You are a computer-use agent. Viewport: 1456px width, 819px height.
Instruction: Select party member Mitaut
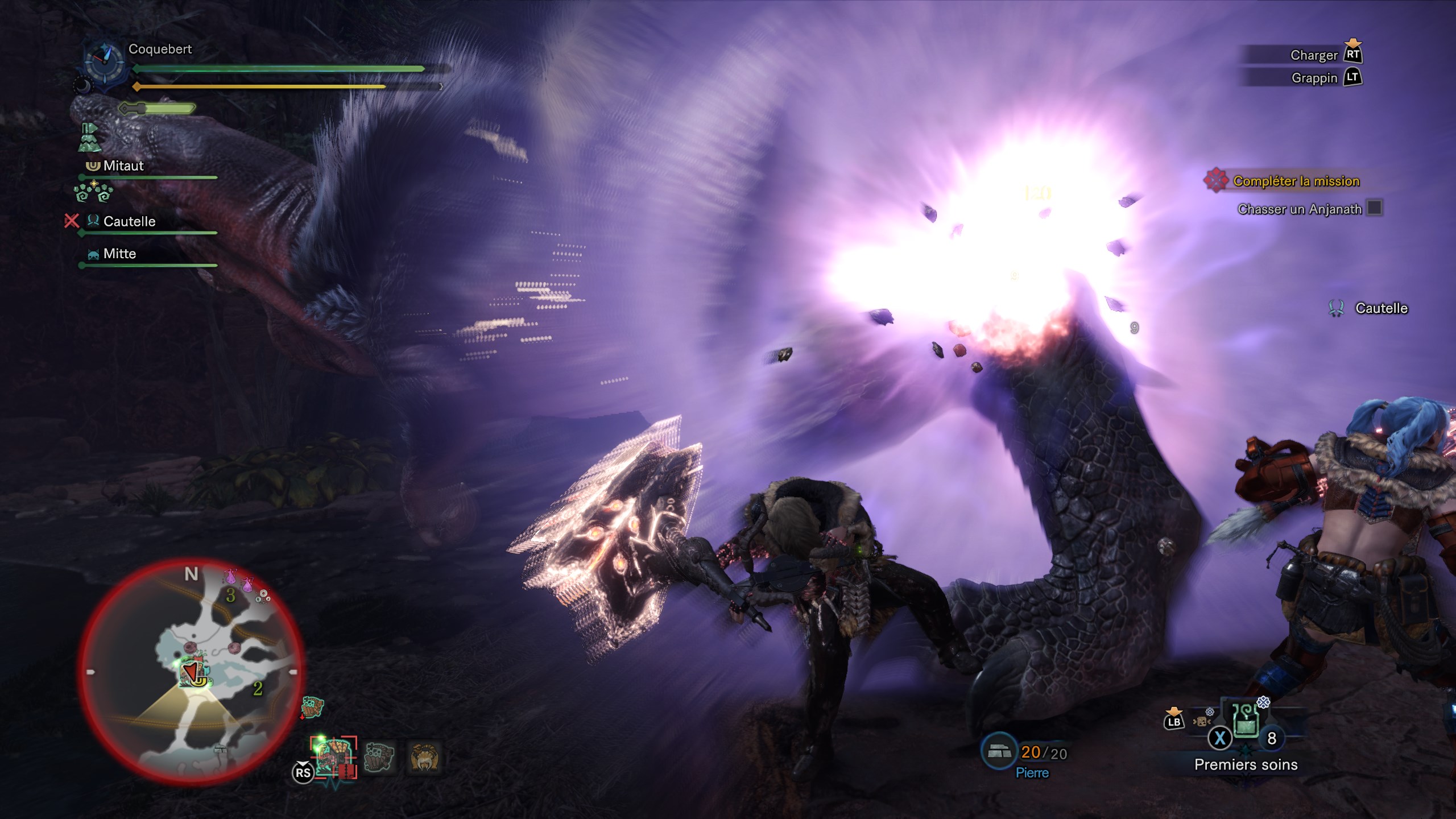[x=123, y=166]
